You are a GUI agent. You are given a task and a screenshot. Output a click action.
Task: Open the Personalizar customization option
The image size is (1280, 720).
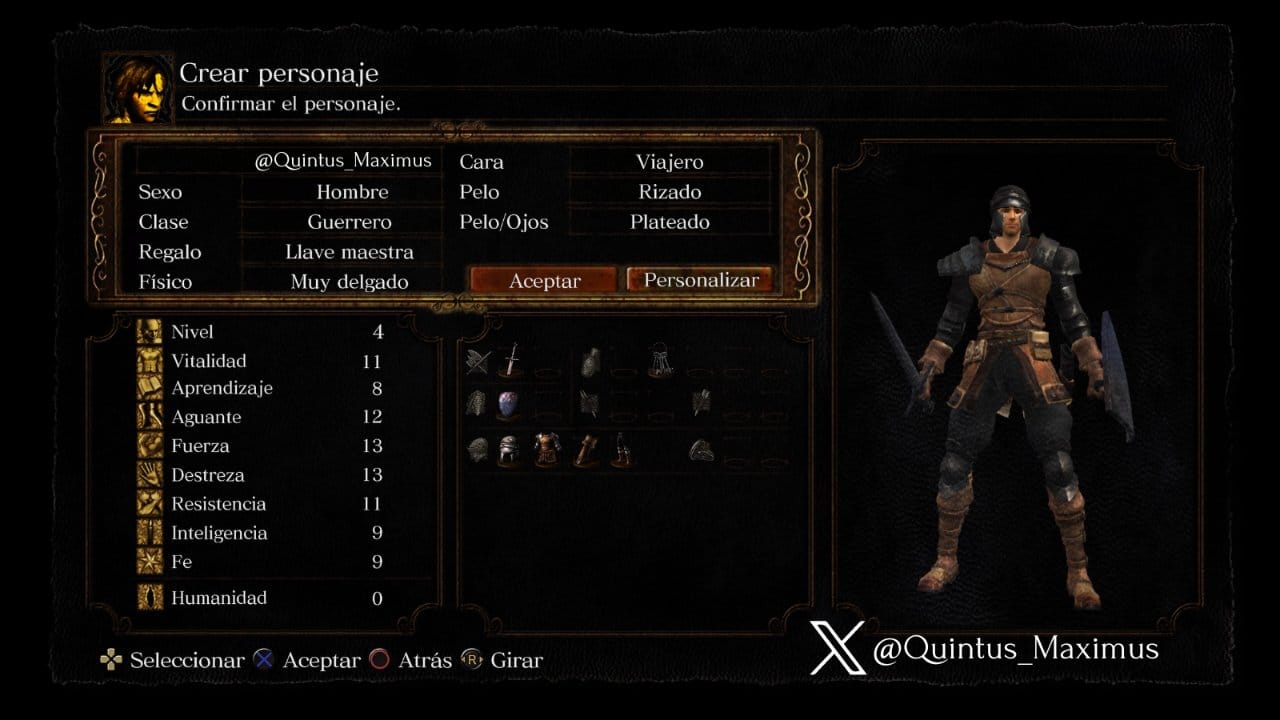click(x=700, y=280)
